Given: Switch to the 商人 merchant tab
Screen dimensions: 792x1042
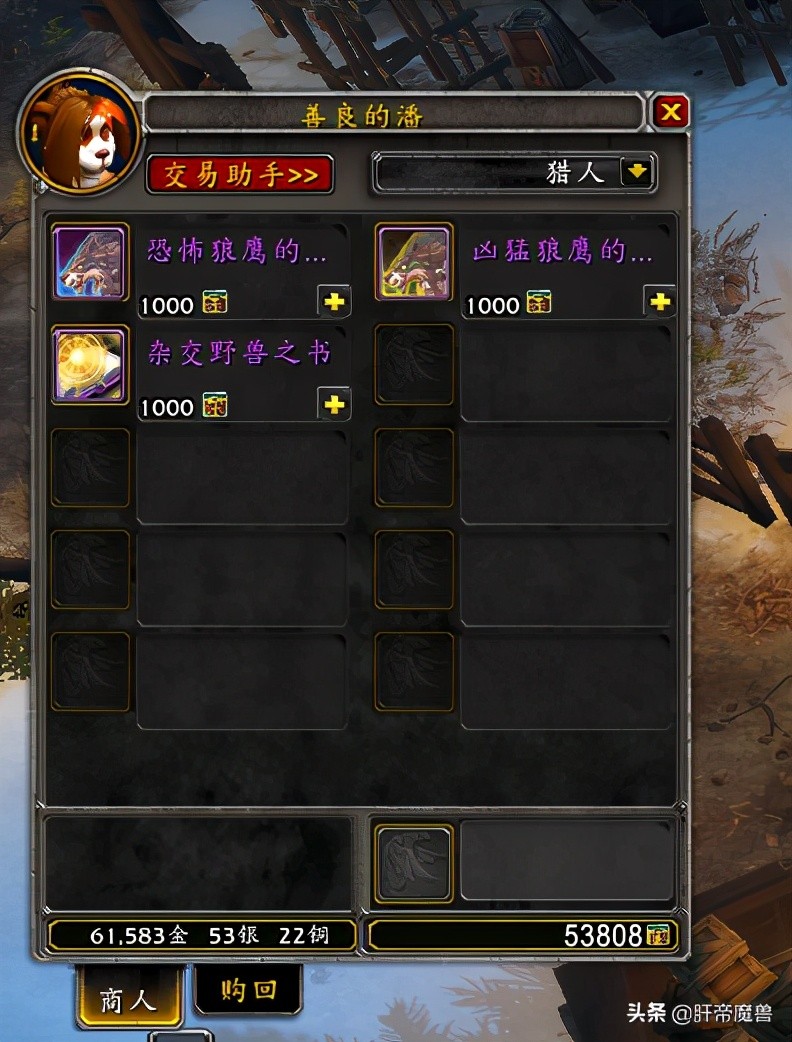Looking at the screenshot, I should [x=129, y=997].
